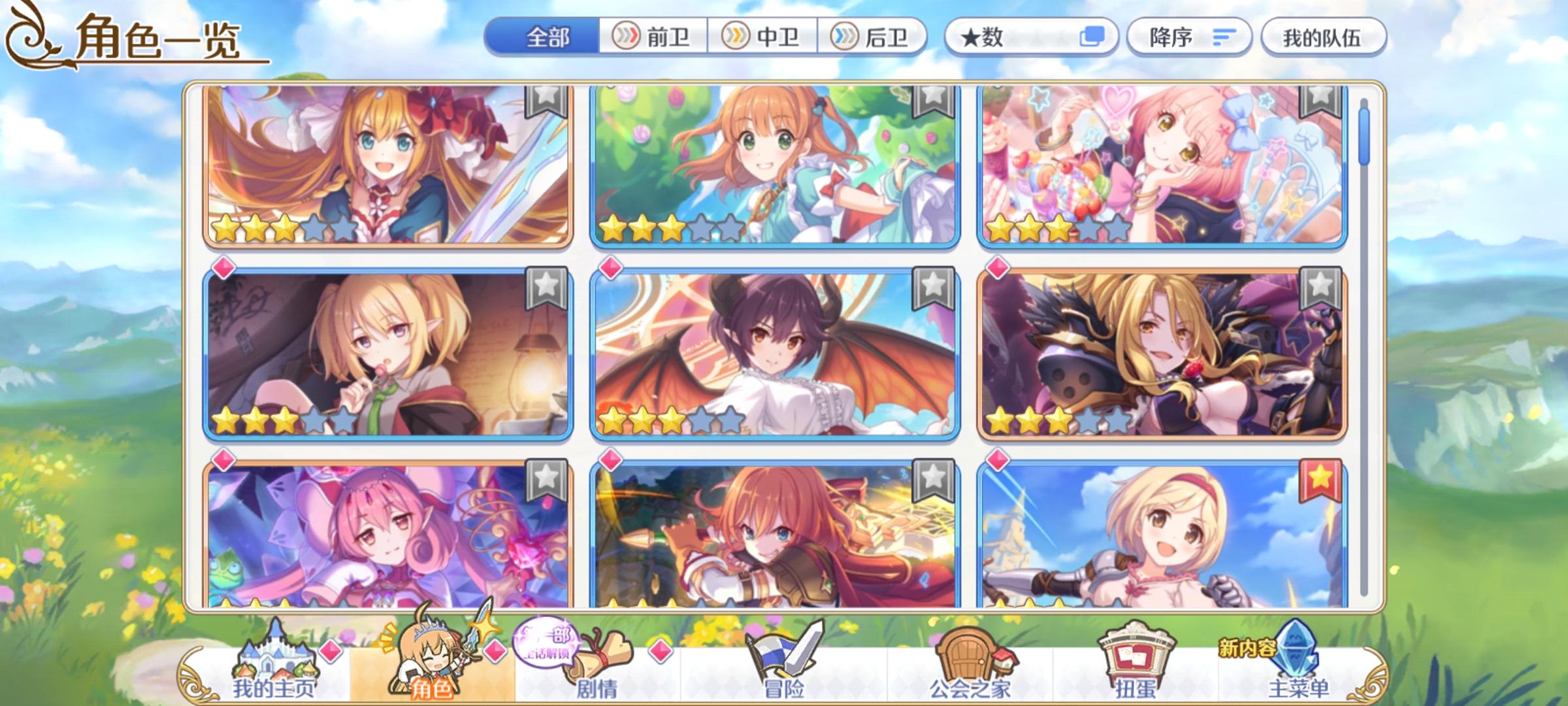Open the ★数 sorting dropdown
The height and width of the screenshot is (706, 1568).
pyautogui.click(x=1019, y=39)
